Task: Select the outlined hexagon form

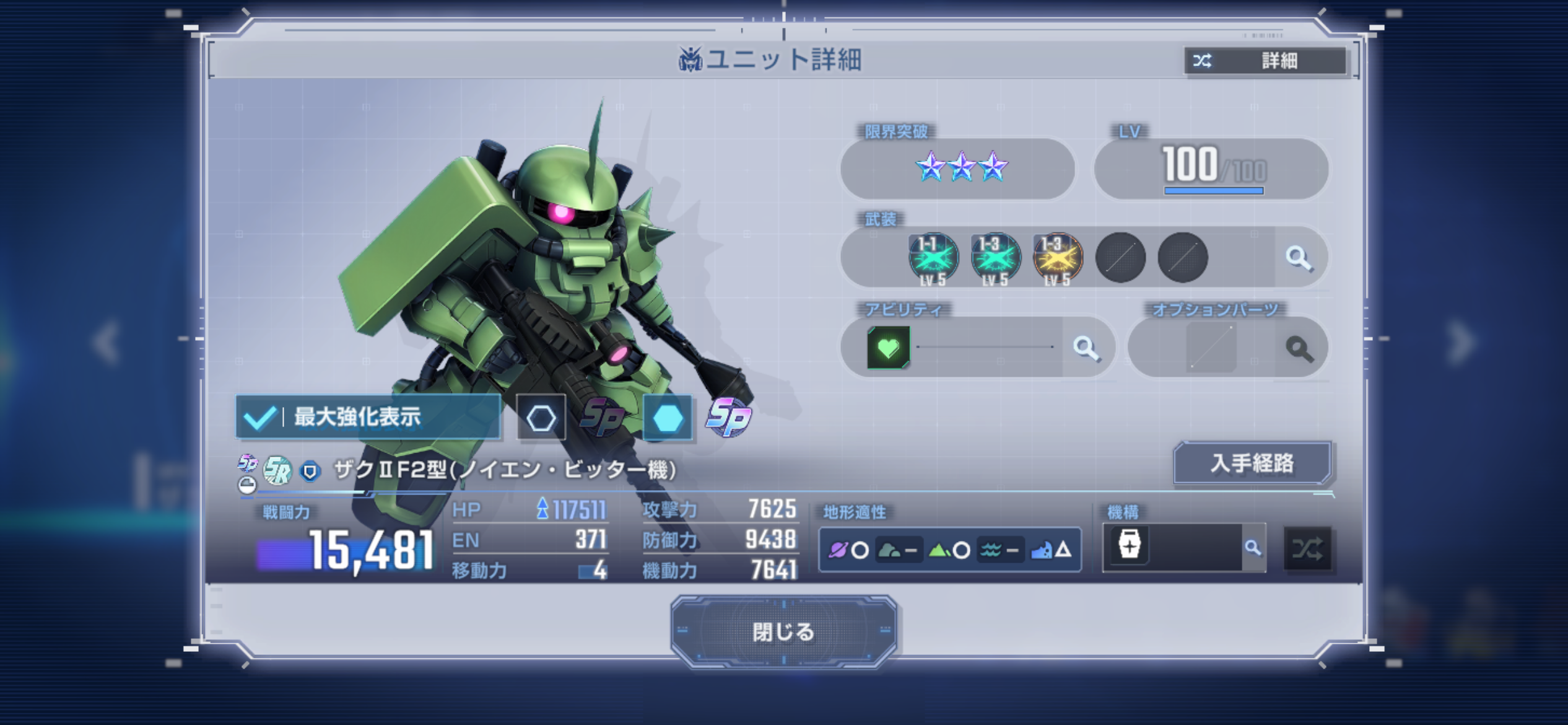Action: tap(541, 418)
